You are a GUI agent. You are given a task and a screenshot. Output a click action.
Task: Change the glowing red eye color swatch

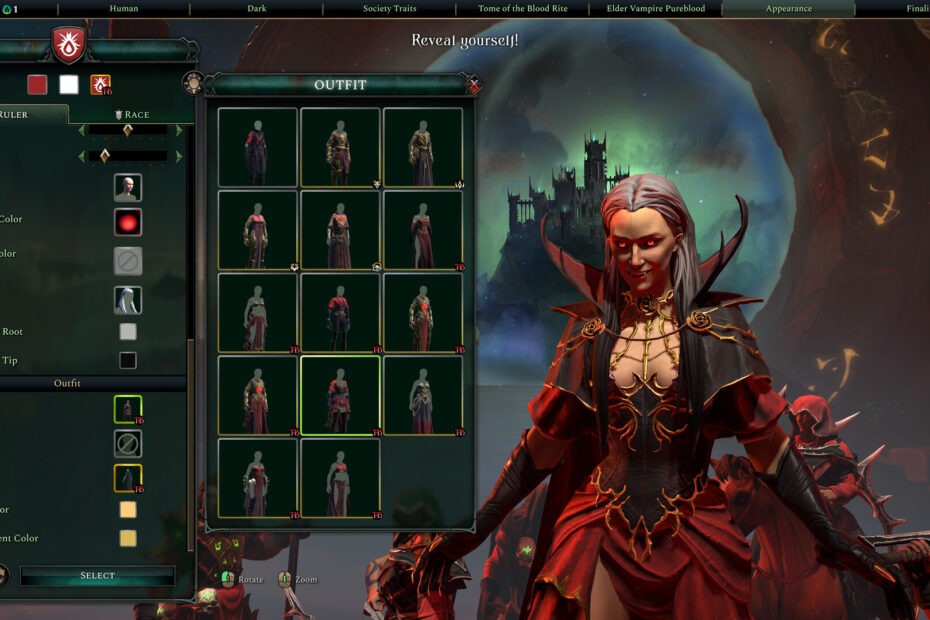128,222
